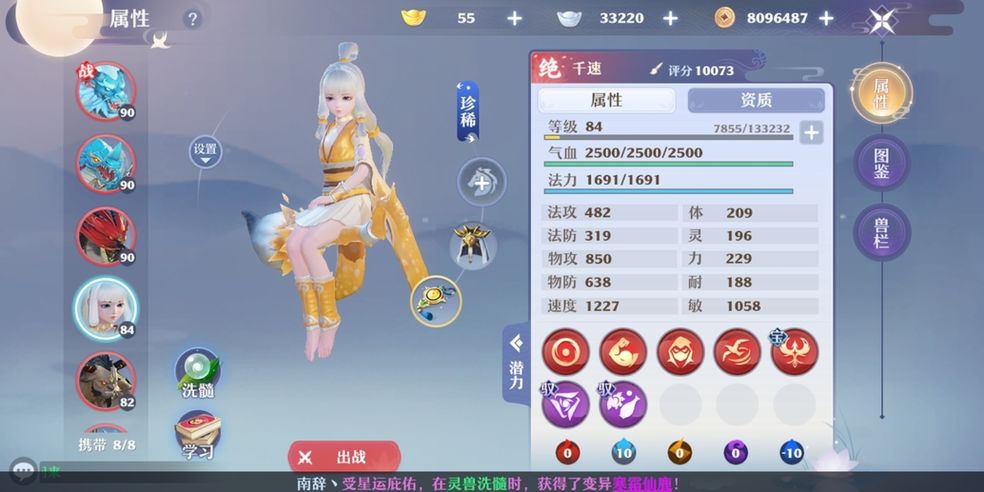Viewport: 984px width, 492px height.
Task: Select the white-haired level 84 pet
Action: coord(105,306)
